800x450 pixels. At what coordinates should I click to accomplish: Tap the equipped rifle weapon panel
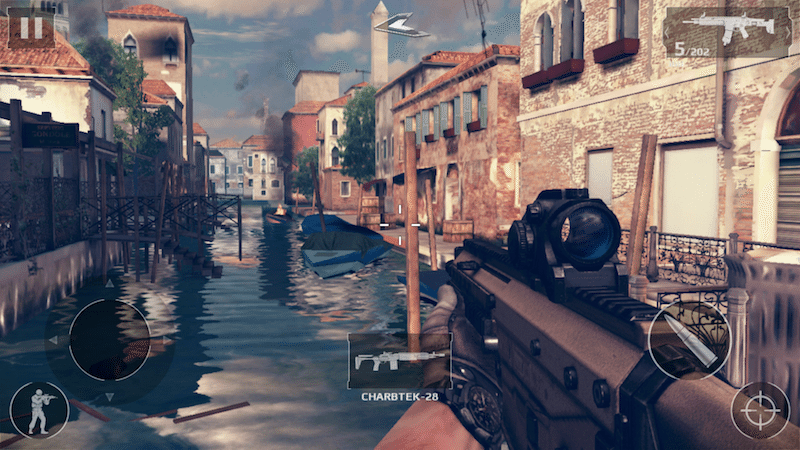726,31
